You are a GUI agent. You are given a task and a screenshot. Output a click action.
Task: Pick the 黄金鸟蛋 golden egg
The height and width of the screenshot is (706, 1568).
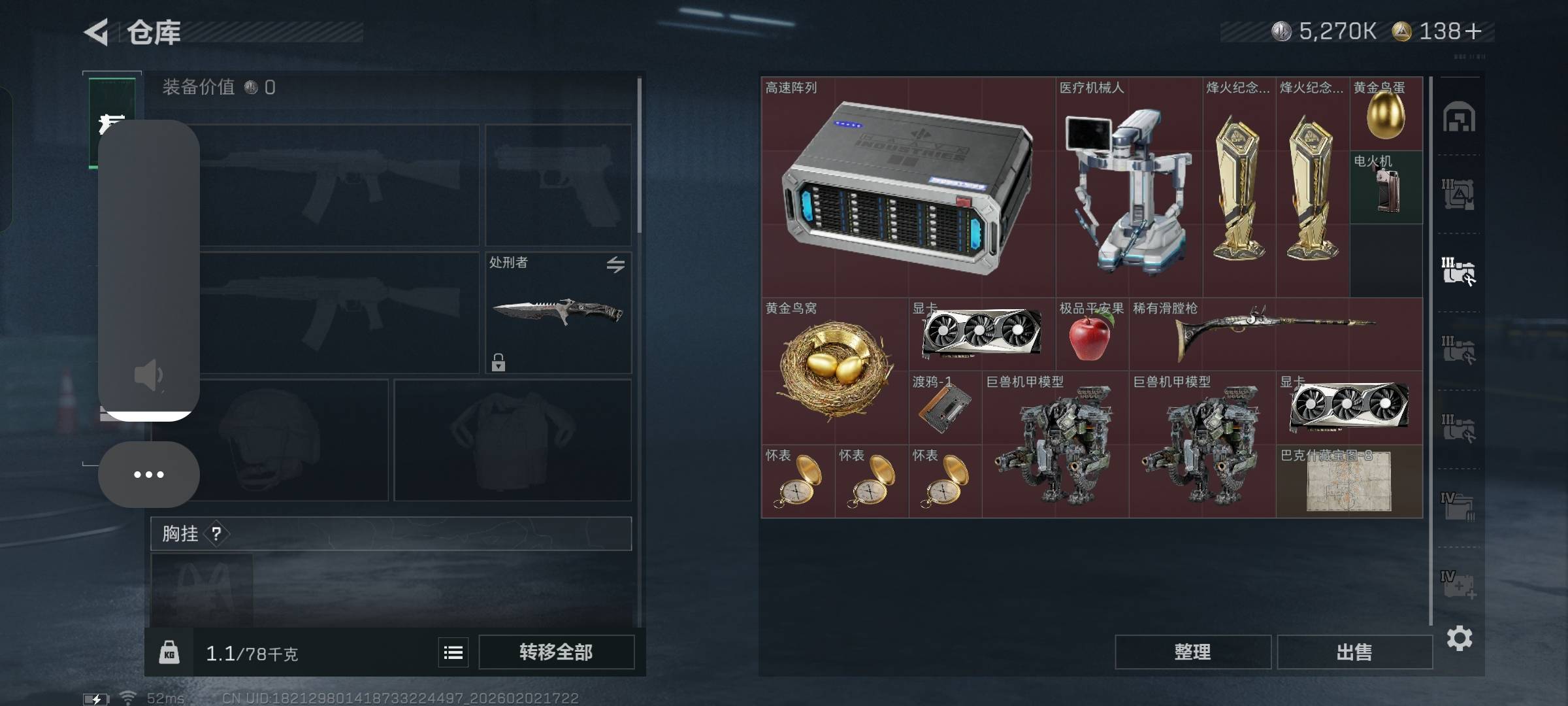pos(1386,114)
